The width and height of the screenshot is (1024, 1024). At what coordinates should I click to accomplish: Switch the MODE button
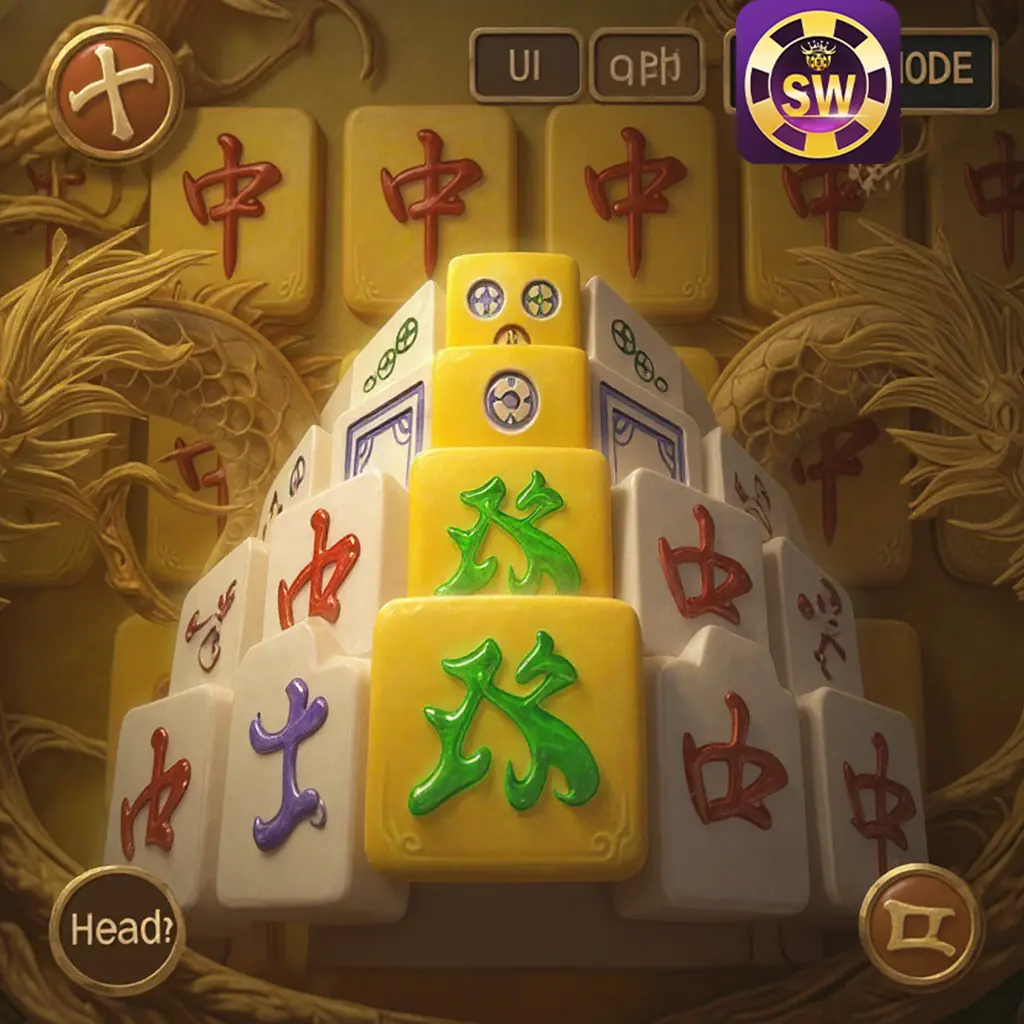[x=948, y=70]
